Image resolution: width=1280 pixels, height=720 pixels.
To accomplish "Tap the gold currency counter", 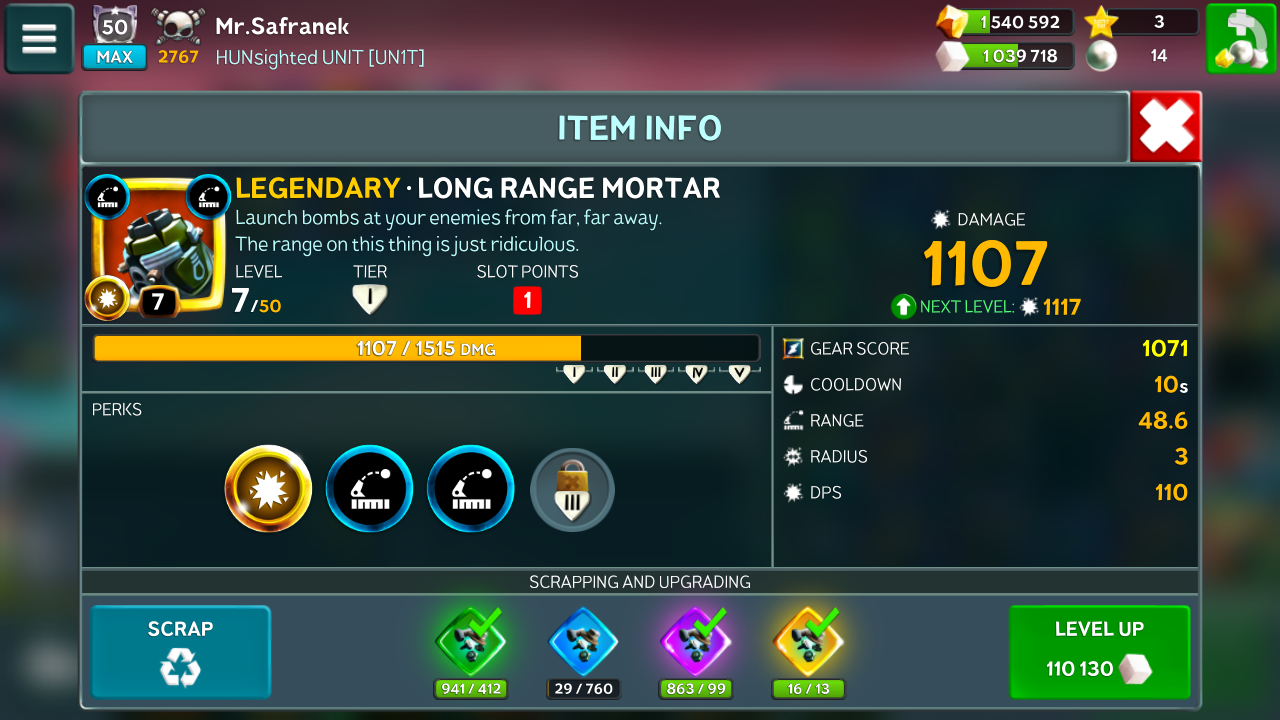I will point(1005,22).
